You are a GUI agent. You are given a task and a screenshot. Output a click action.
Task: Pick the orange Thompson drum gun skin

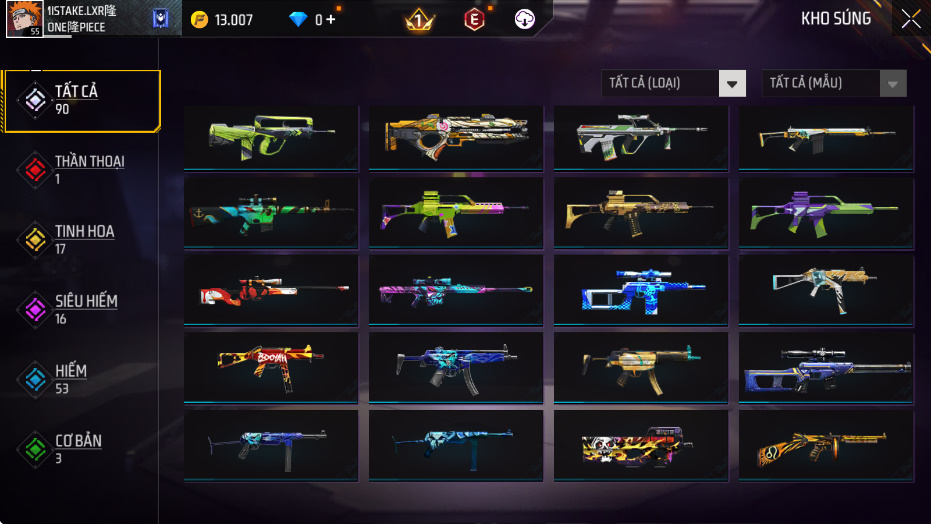coord(825,445)
